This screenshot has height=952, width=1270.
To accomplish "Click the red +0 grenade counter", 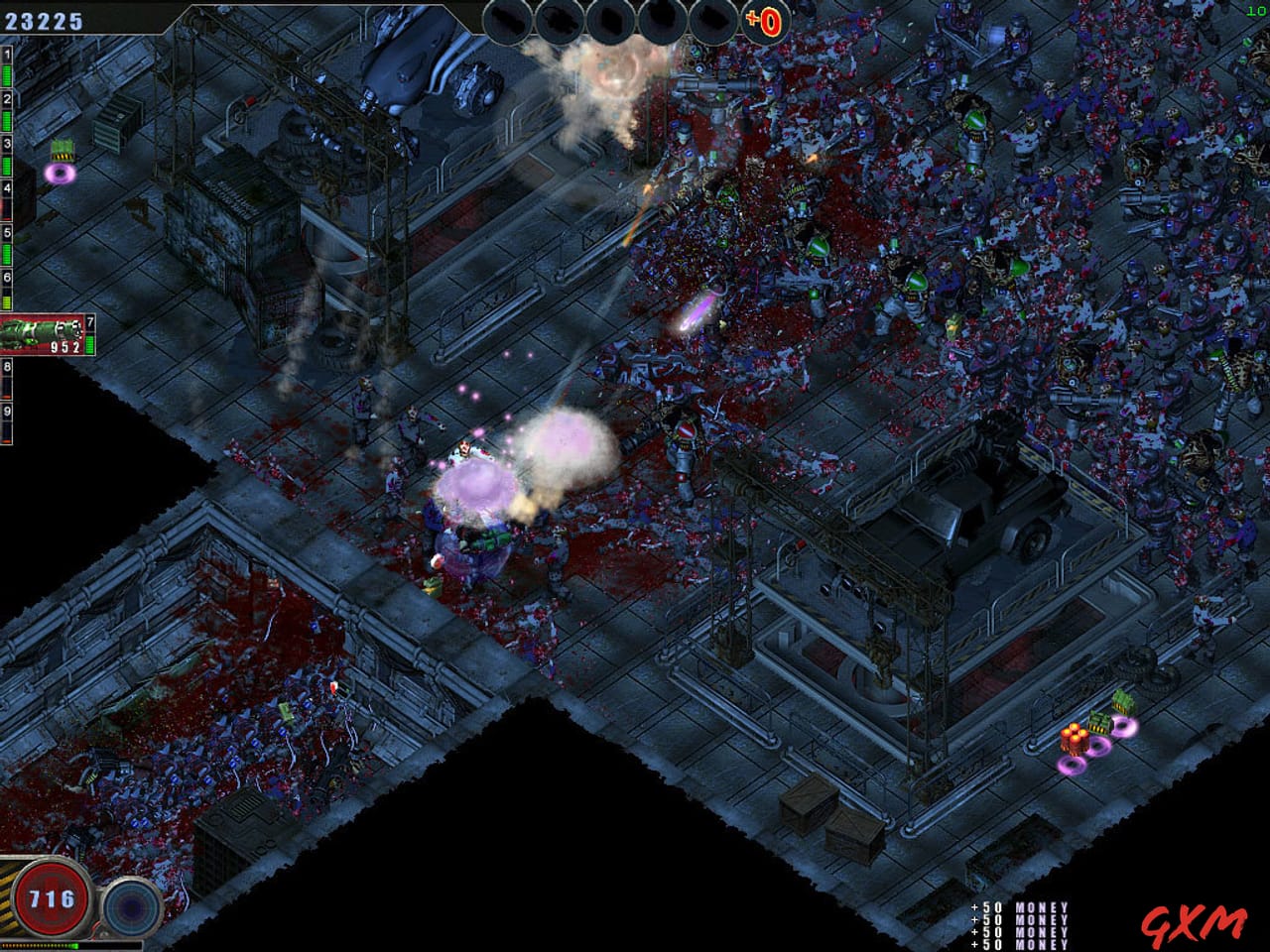I will coord(762,22).
